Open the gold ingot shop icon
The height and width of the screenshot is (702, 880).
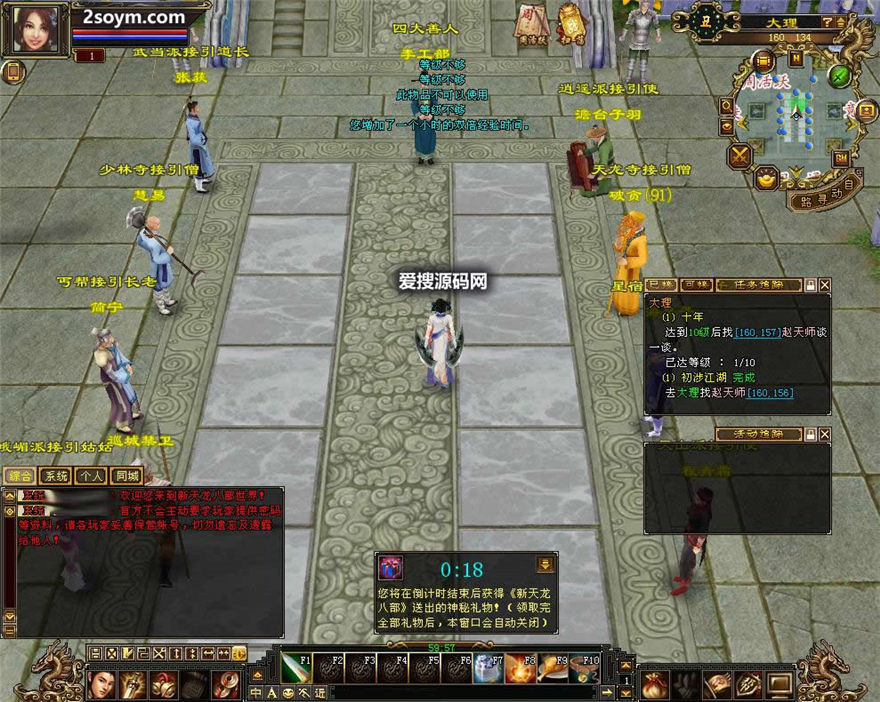(766, 178)
